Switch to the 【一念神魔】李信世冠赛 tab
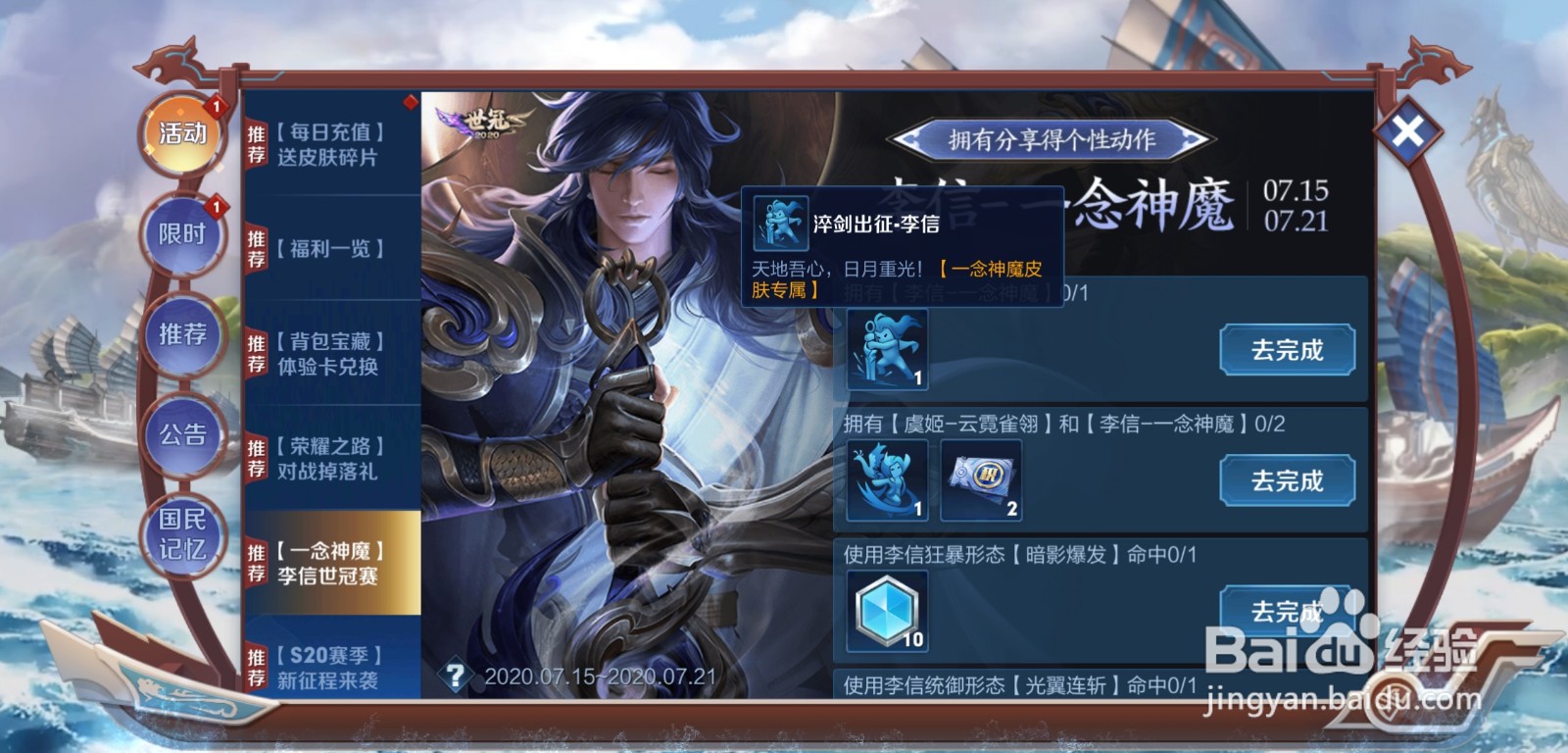Viewport: 1568px width, 753px height. (333, 565)
